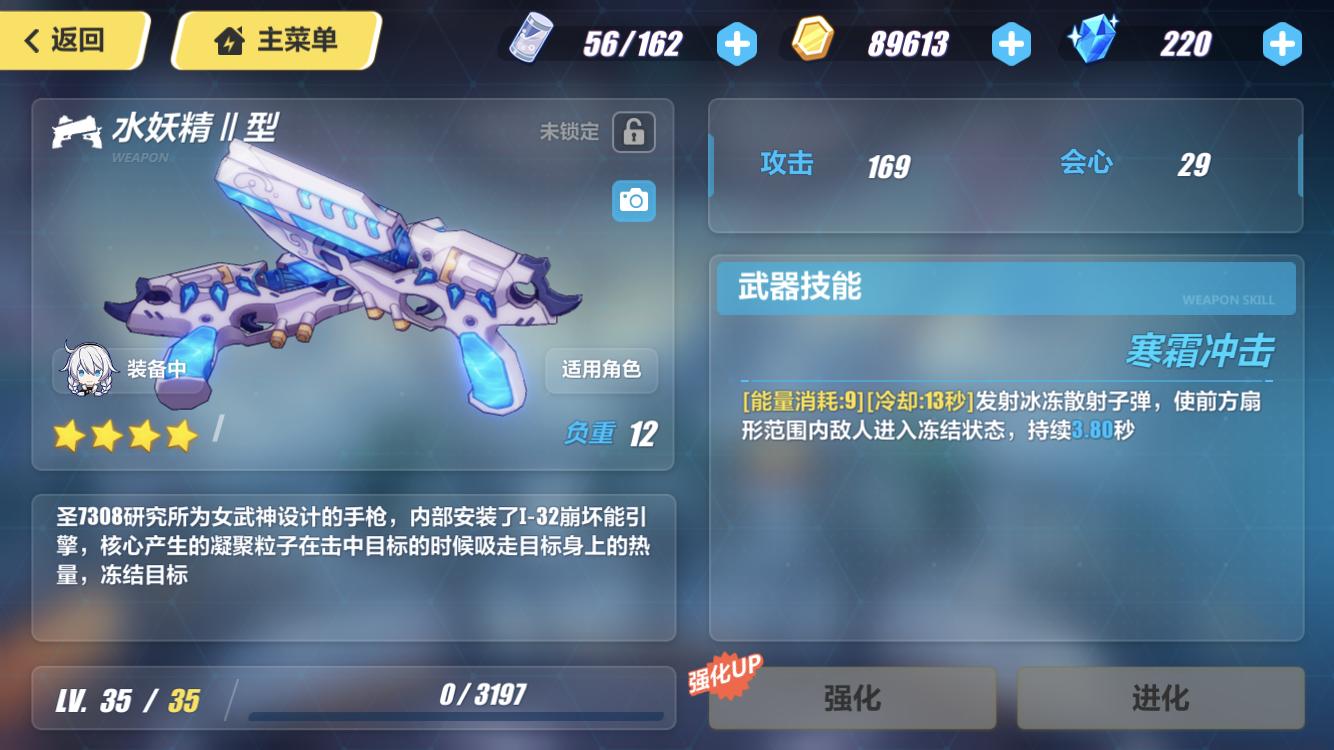Click the gold coin currency icon
Screen dimensions: 1334x750
click(x=812, y=43)
